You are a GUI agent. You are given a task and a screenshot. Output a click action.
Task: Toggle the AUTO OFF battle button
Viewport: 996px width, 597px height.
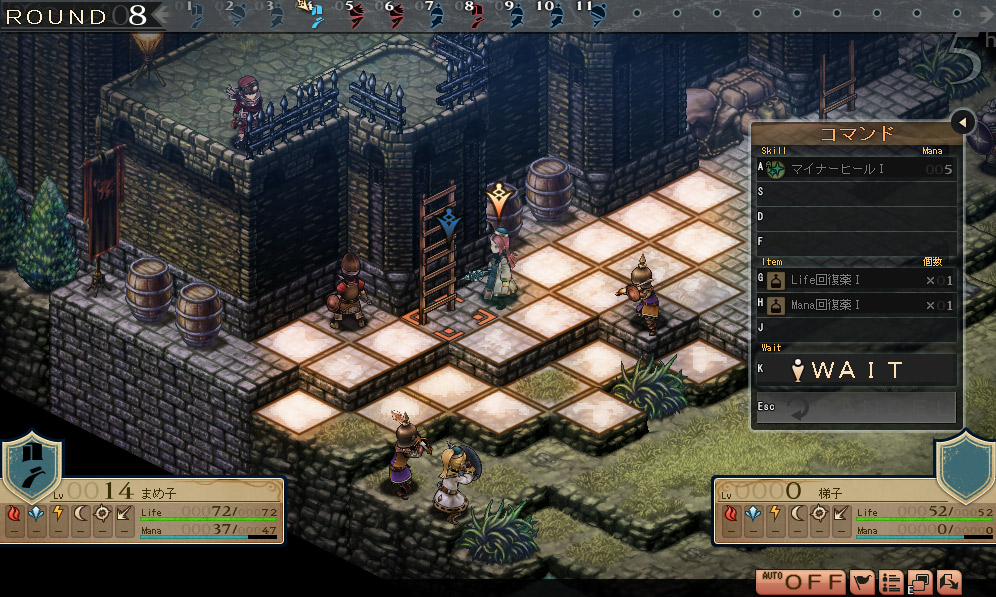tap(801, 582)
